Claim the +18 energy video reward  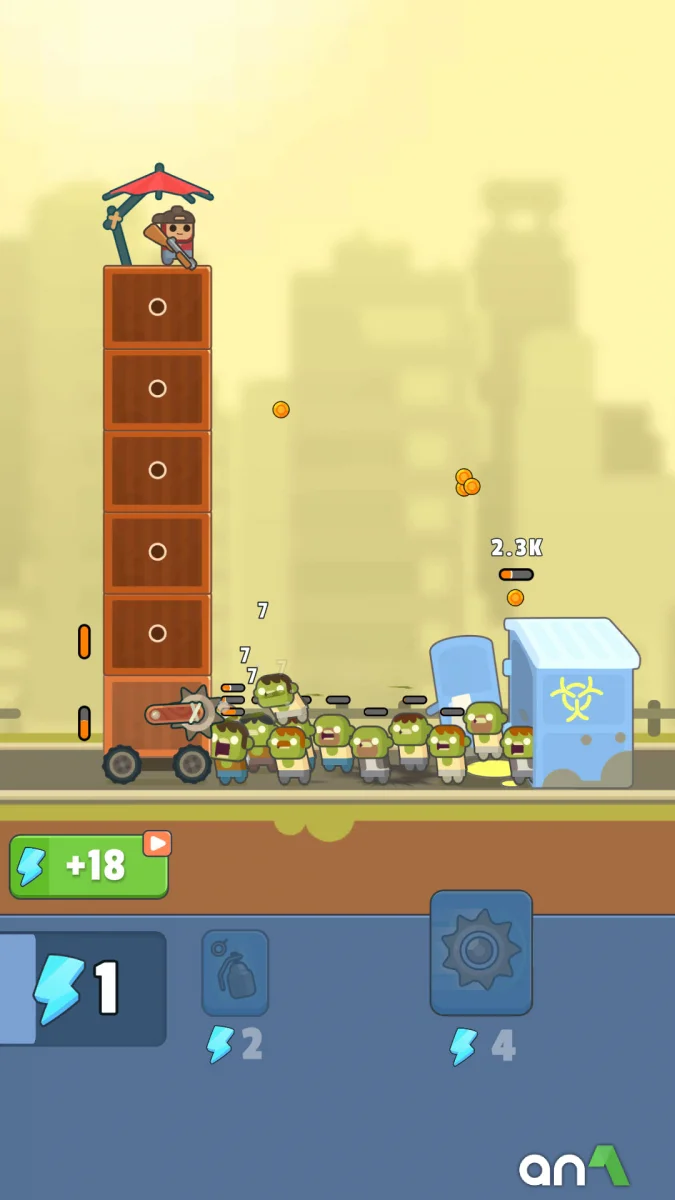pos(89,866)
